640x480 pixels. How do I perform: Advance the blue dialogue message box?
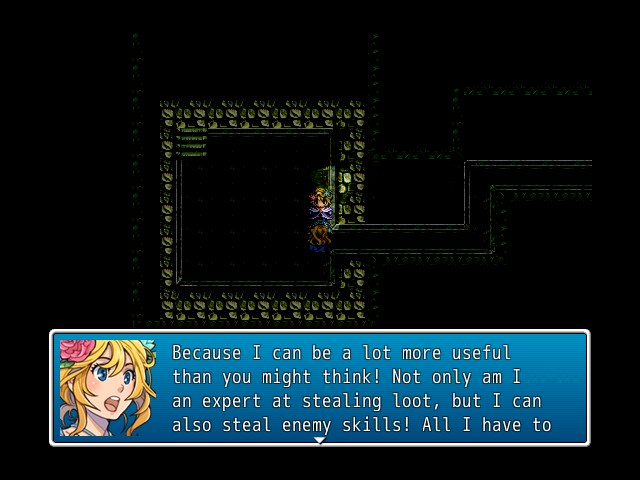point(360,388)
